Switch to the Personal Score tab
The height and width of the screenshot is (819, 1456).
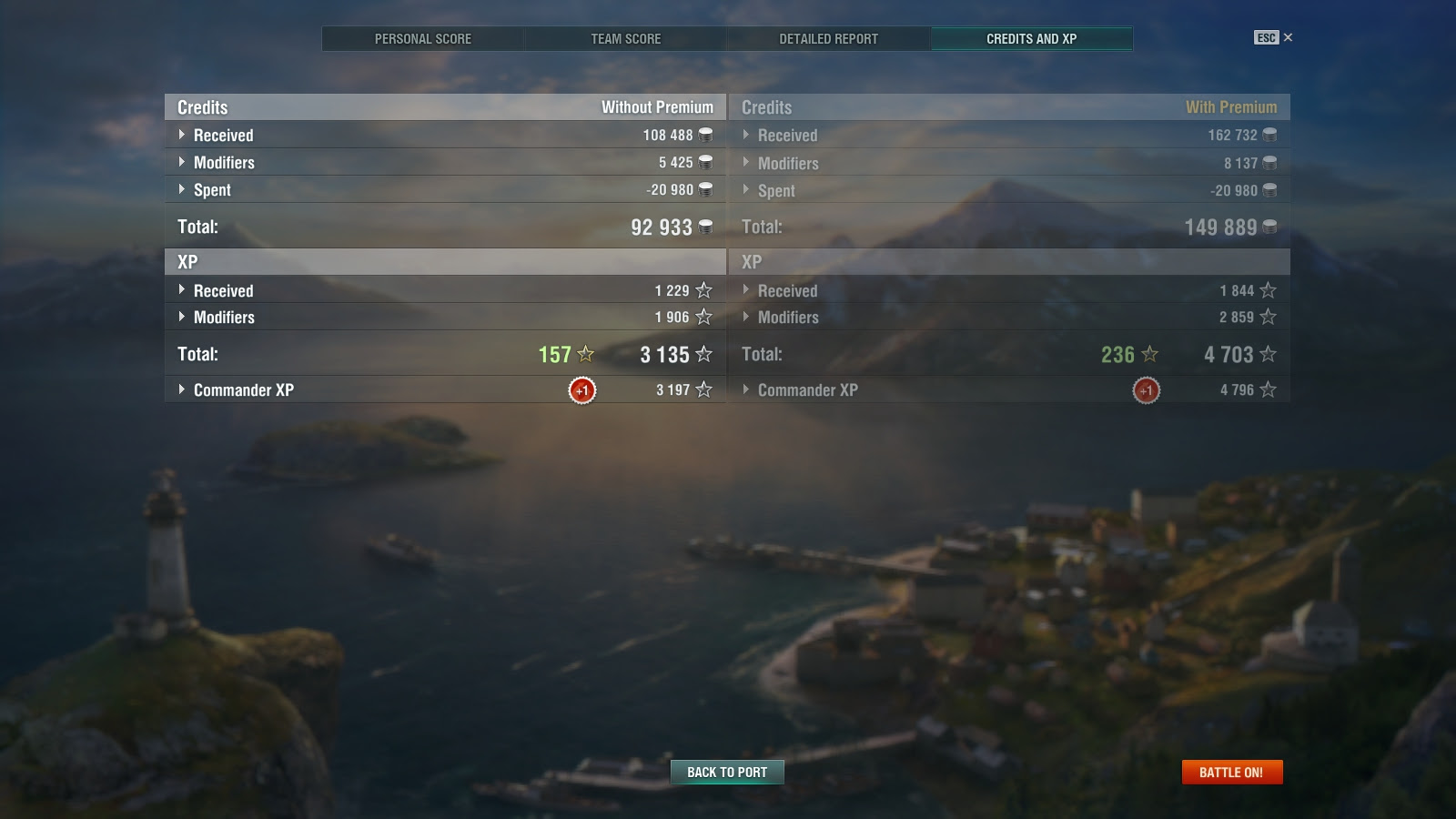pyautogui.click(x=421, y=38)
